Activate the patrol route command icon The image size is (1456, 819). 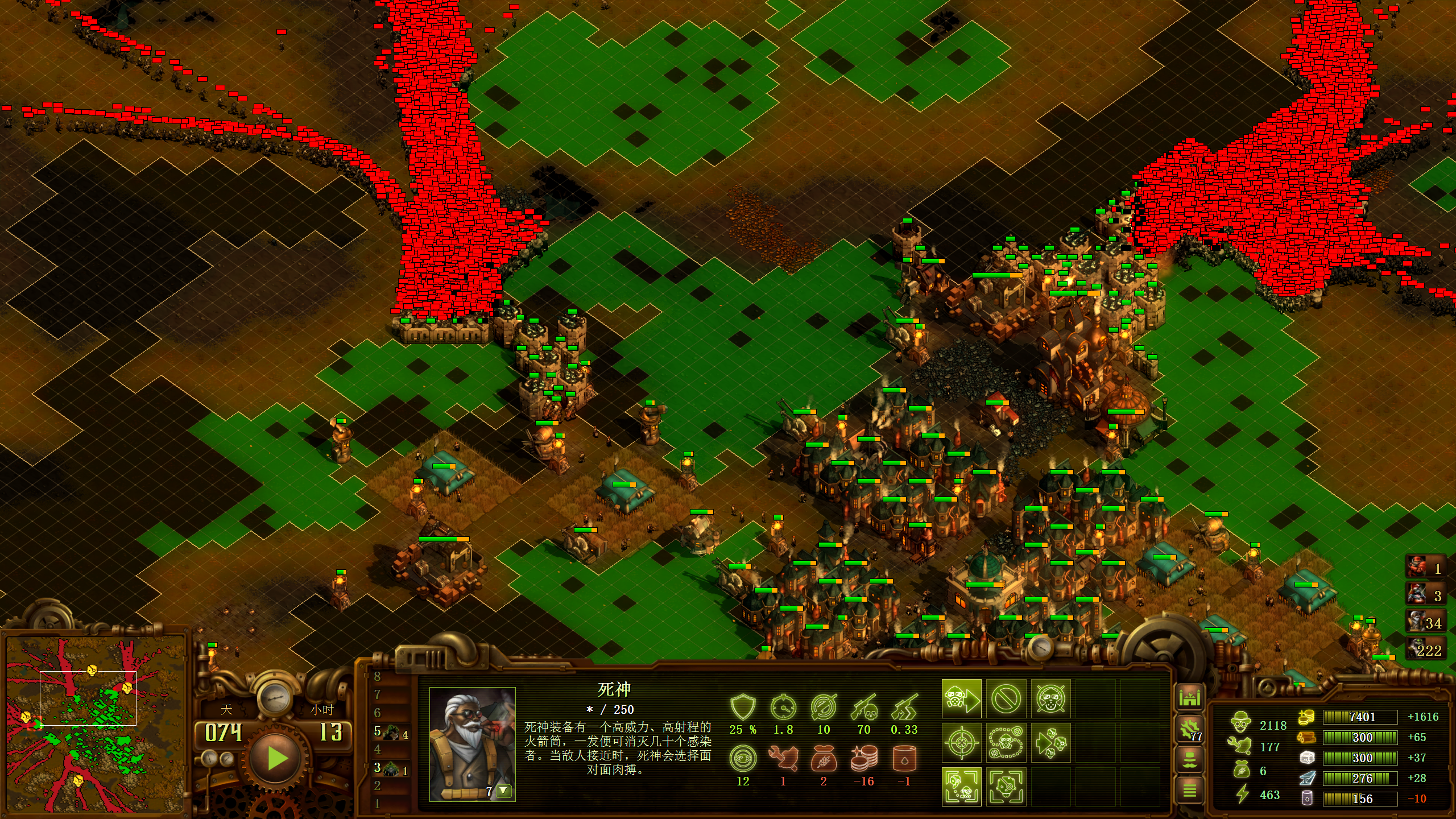1006,743
